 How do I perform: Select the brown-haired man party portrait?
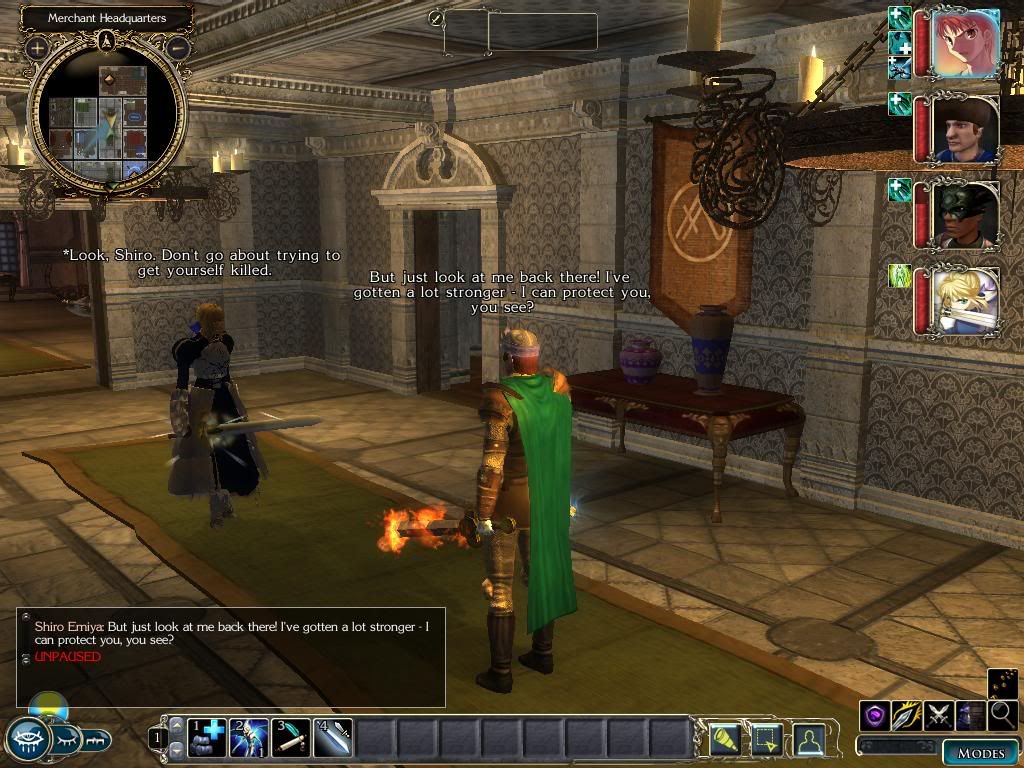(964, 128)
